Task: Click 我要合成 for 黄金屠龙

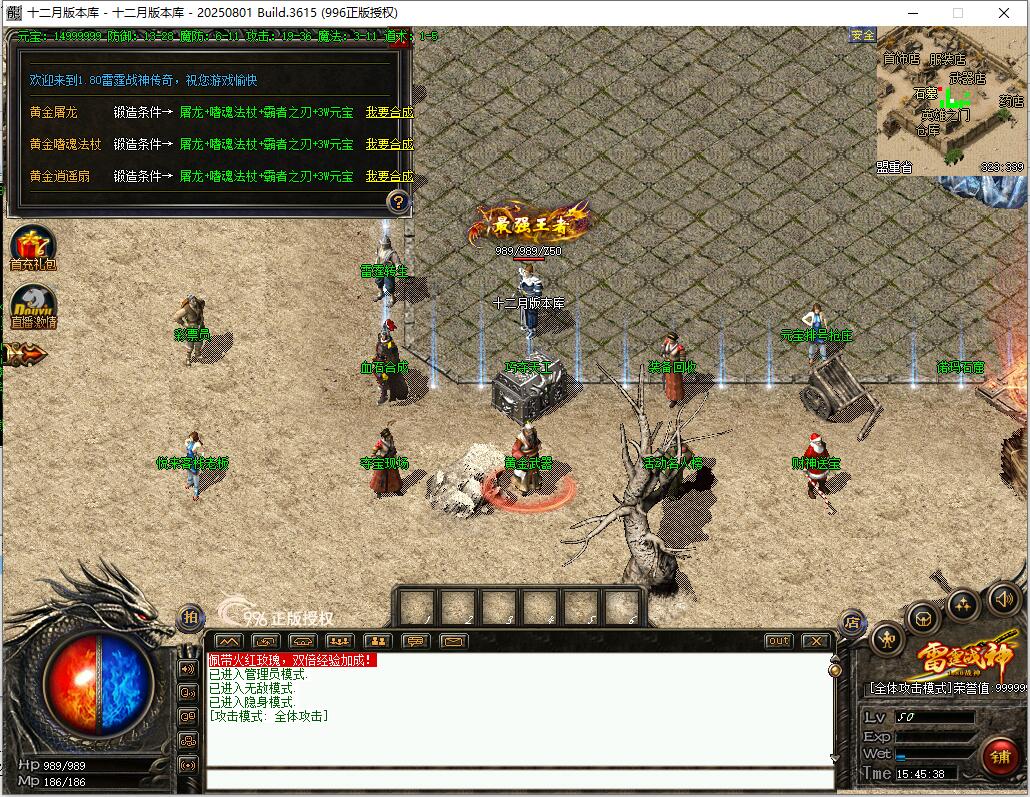Action: click(x=389, y=113)
